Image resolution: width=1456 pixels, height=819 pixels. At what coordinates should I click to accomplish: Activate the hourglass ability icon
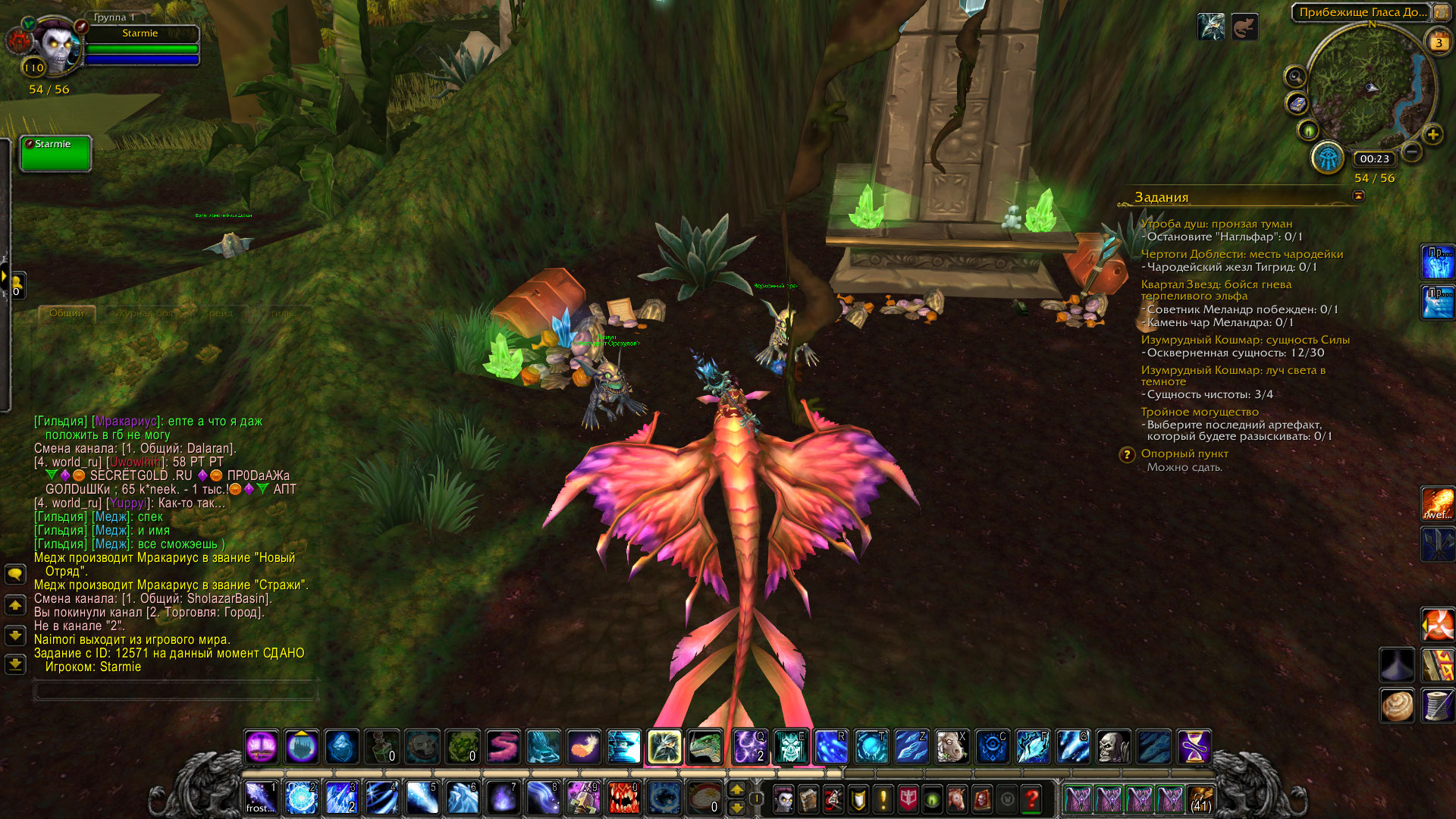pos(1194,747)
